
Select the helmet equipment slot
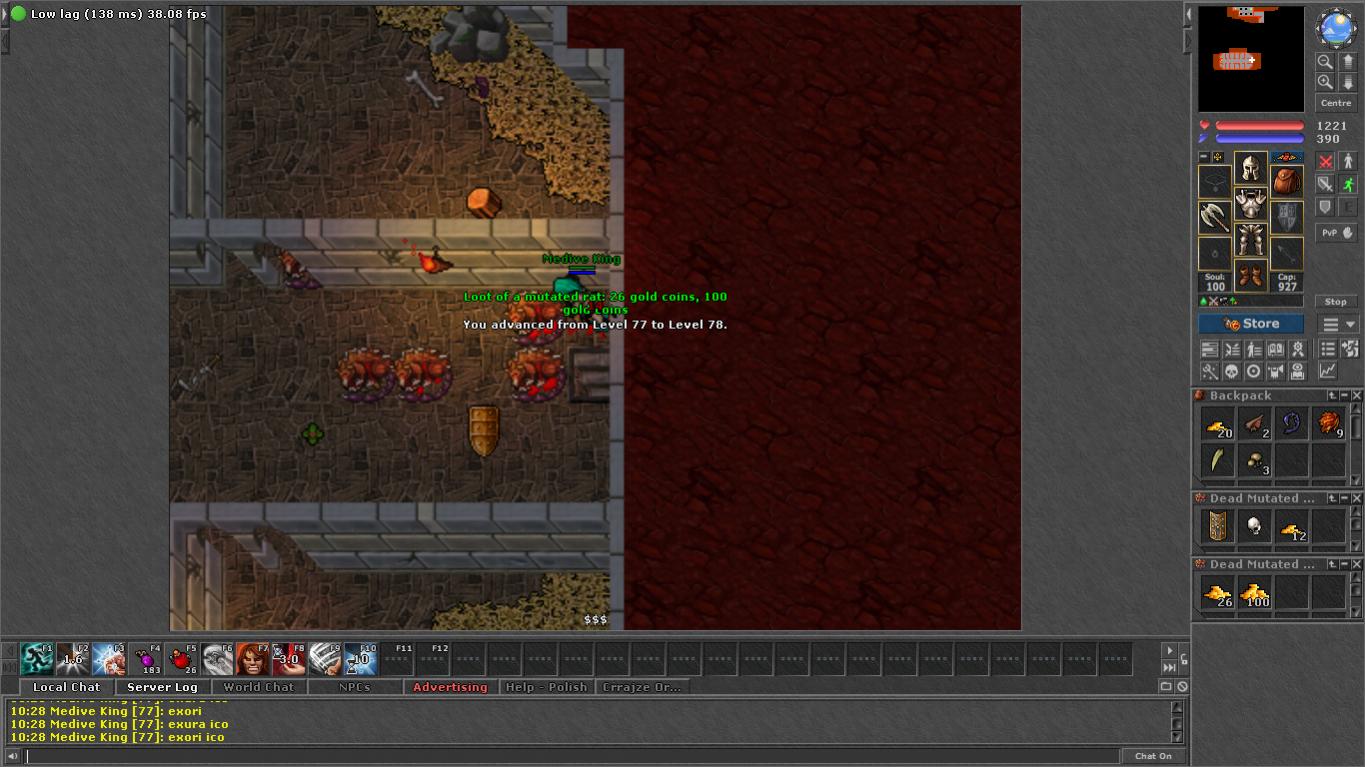(1250, 167)
